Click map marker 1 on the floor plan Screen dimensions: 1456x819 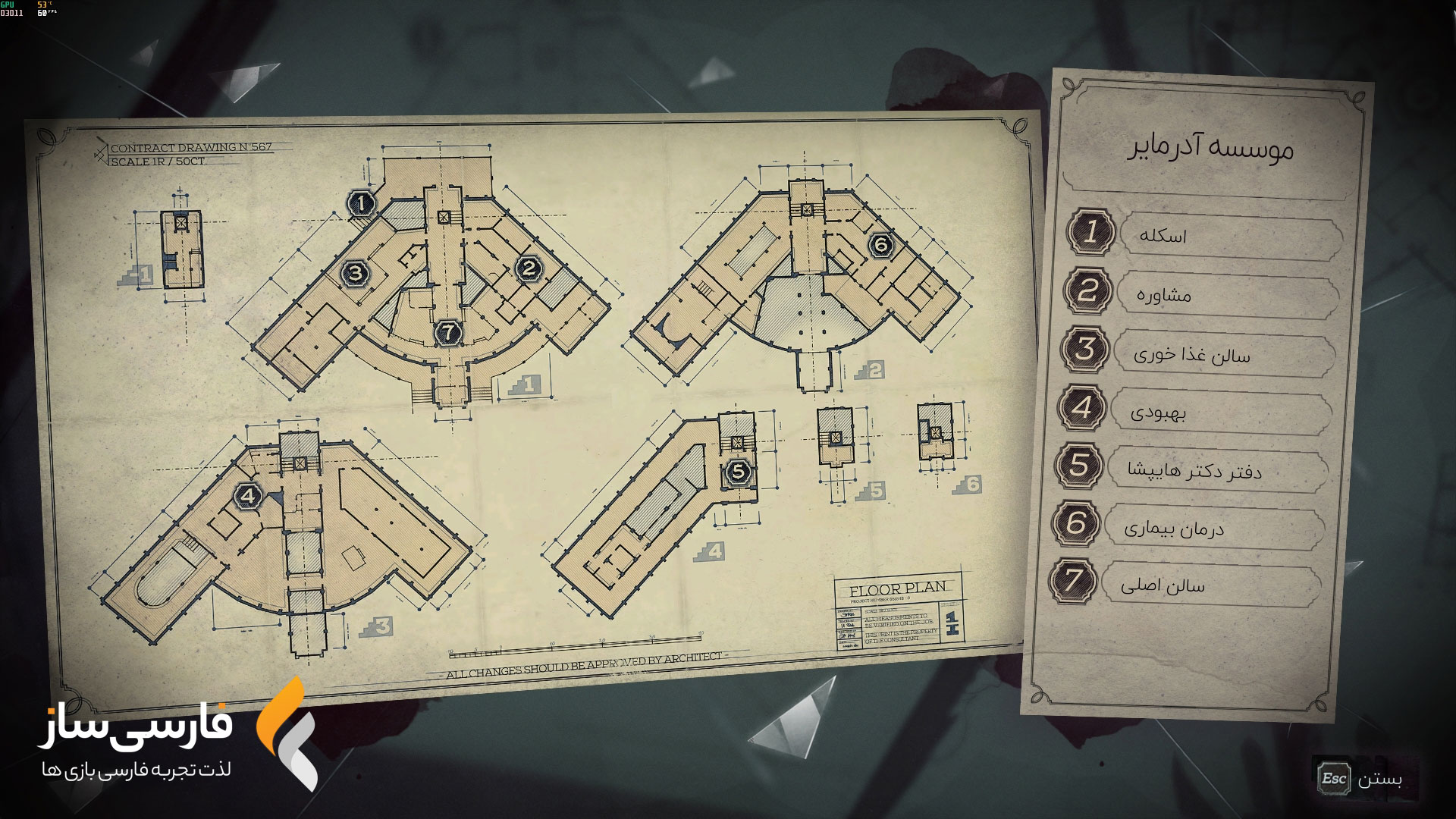[362, 204]
